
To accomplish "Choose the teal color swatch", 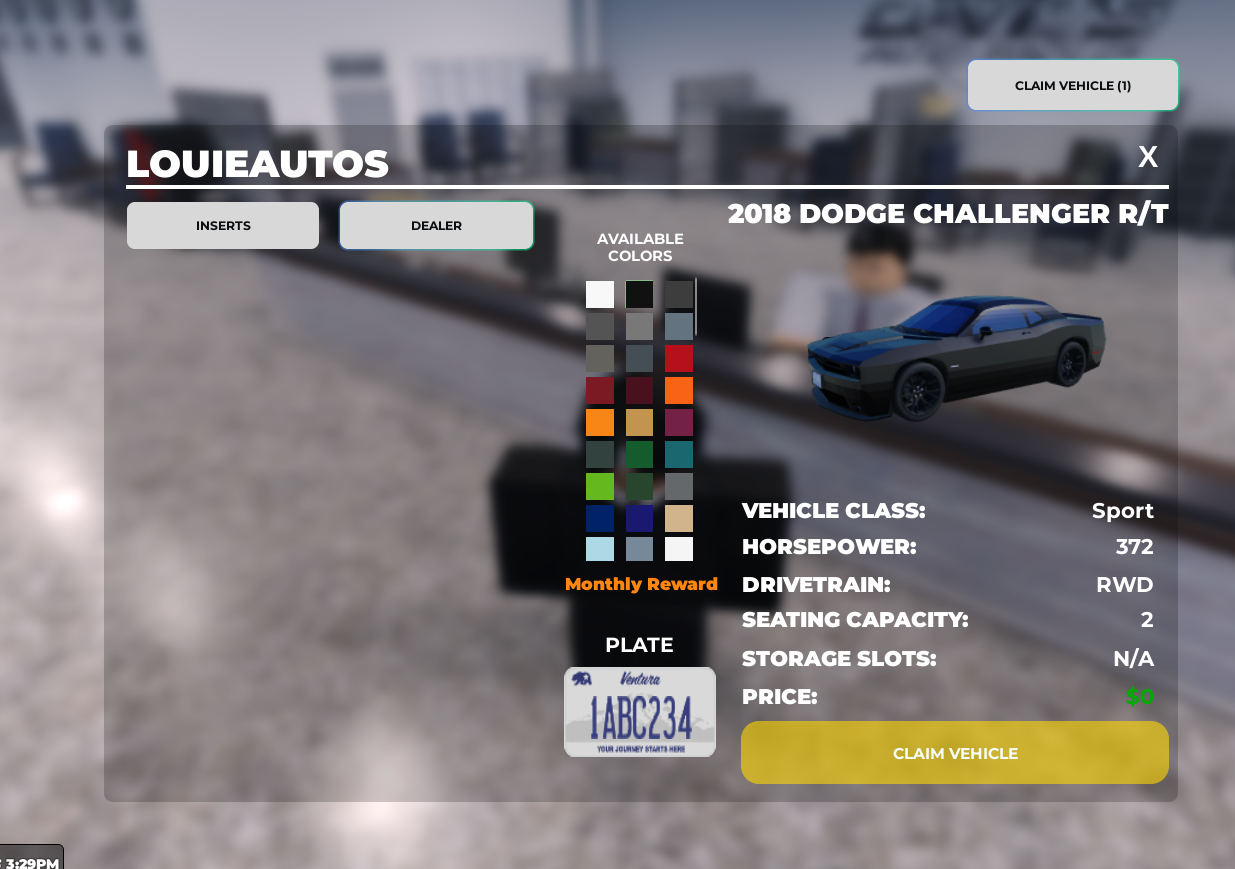I will 679,455.
